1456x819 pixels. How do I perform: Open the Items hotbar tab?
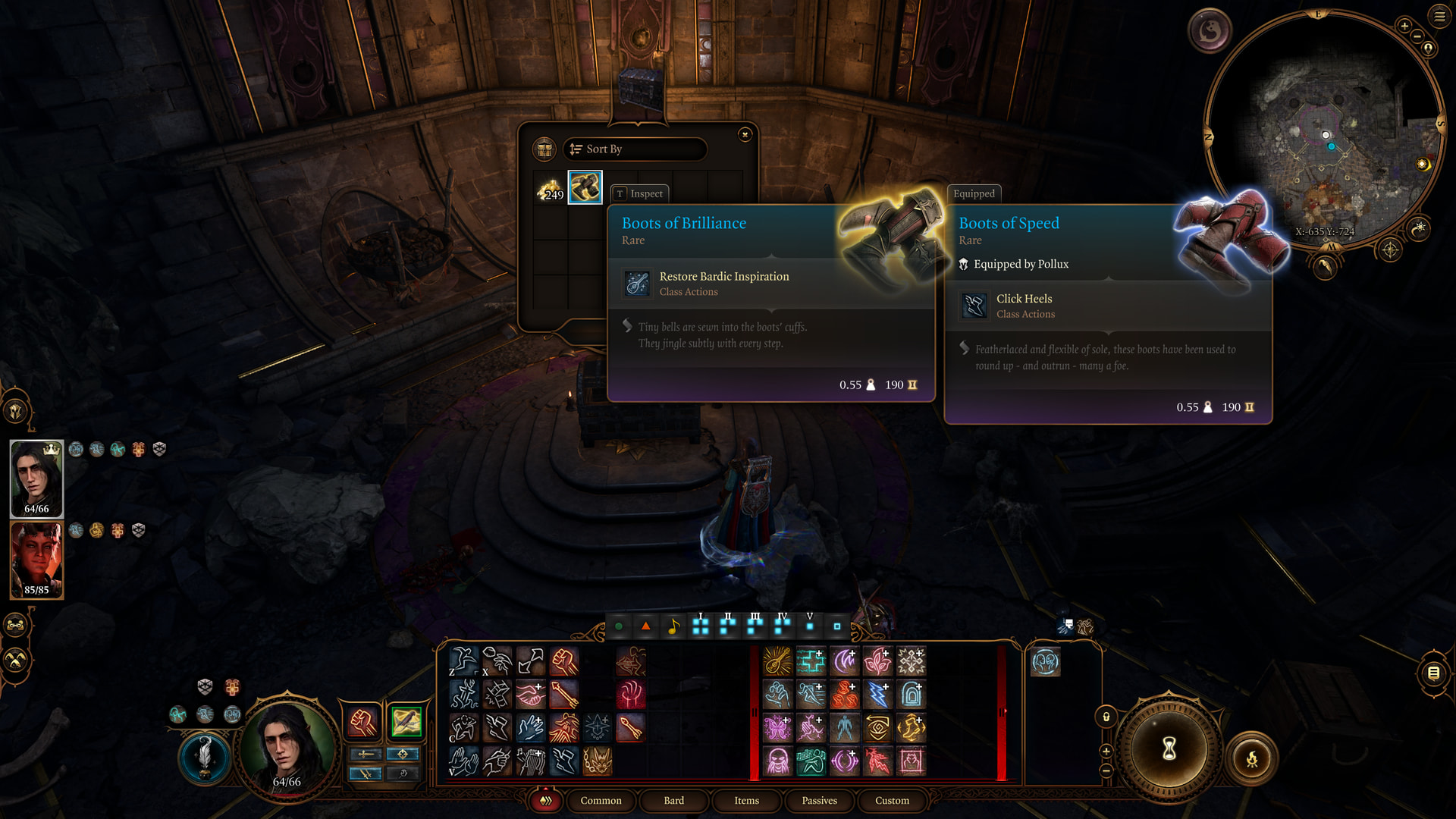point(746,801)
